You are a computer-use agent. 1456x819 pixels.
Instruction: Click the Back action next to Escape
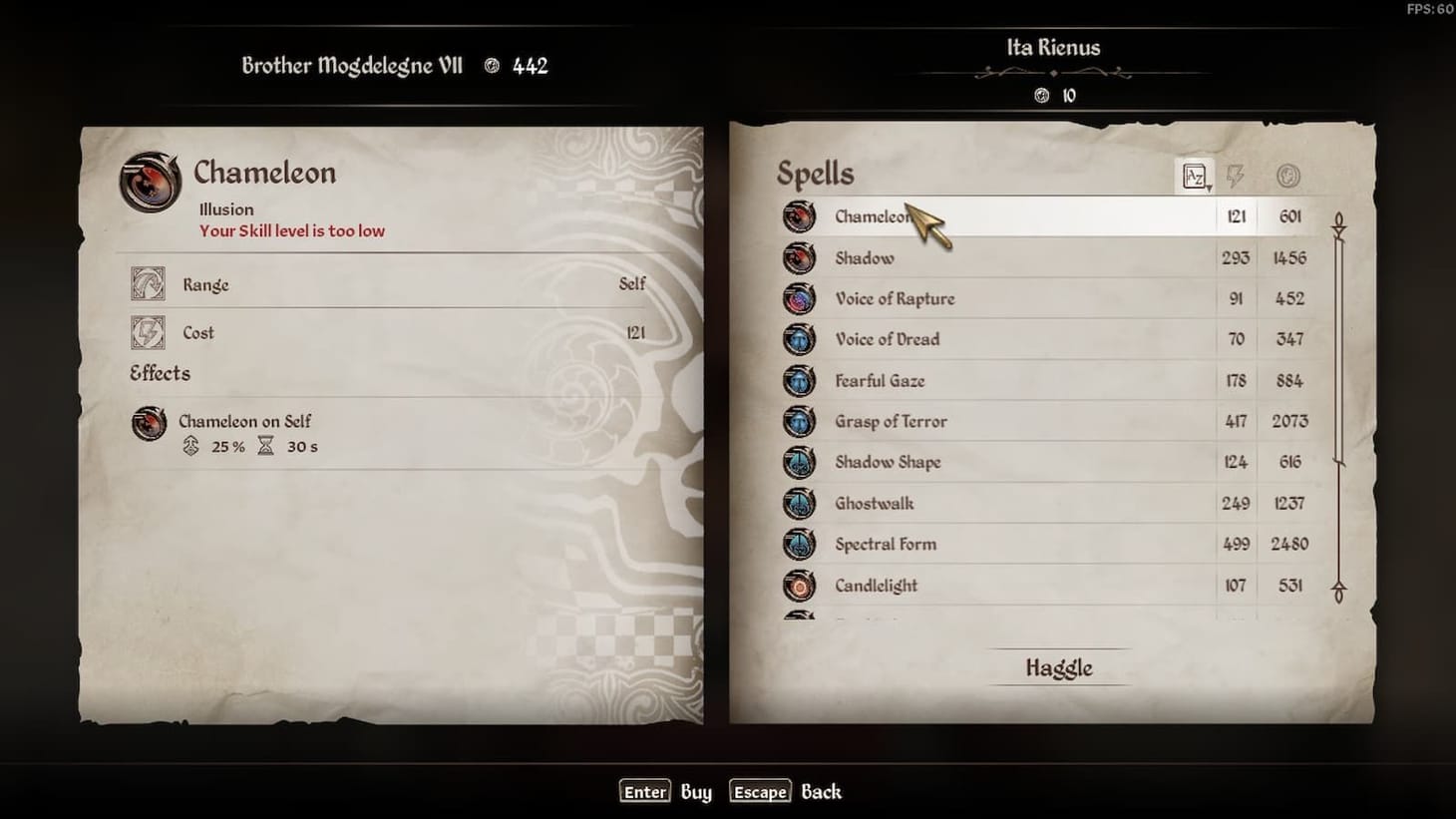click(x=821, y=791)
